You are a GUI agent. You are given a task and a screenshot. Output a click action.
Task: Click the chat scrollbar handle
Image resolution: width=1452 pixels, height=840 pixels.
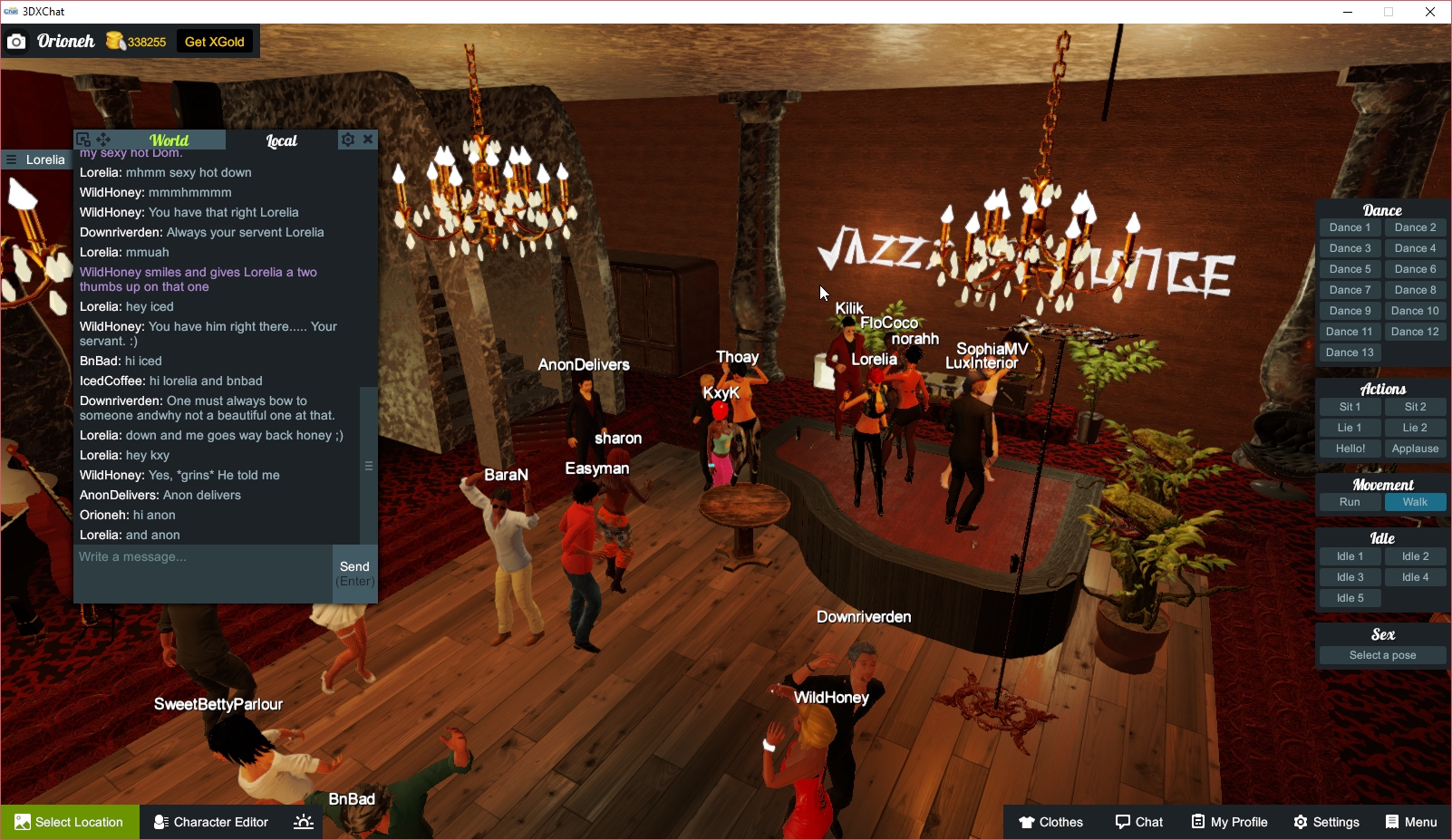[368, 464]
